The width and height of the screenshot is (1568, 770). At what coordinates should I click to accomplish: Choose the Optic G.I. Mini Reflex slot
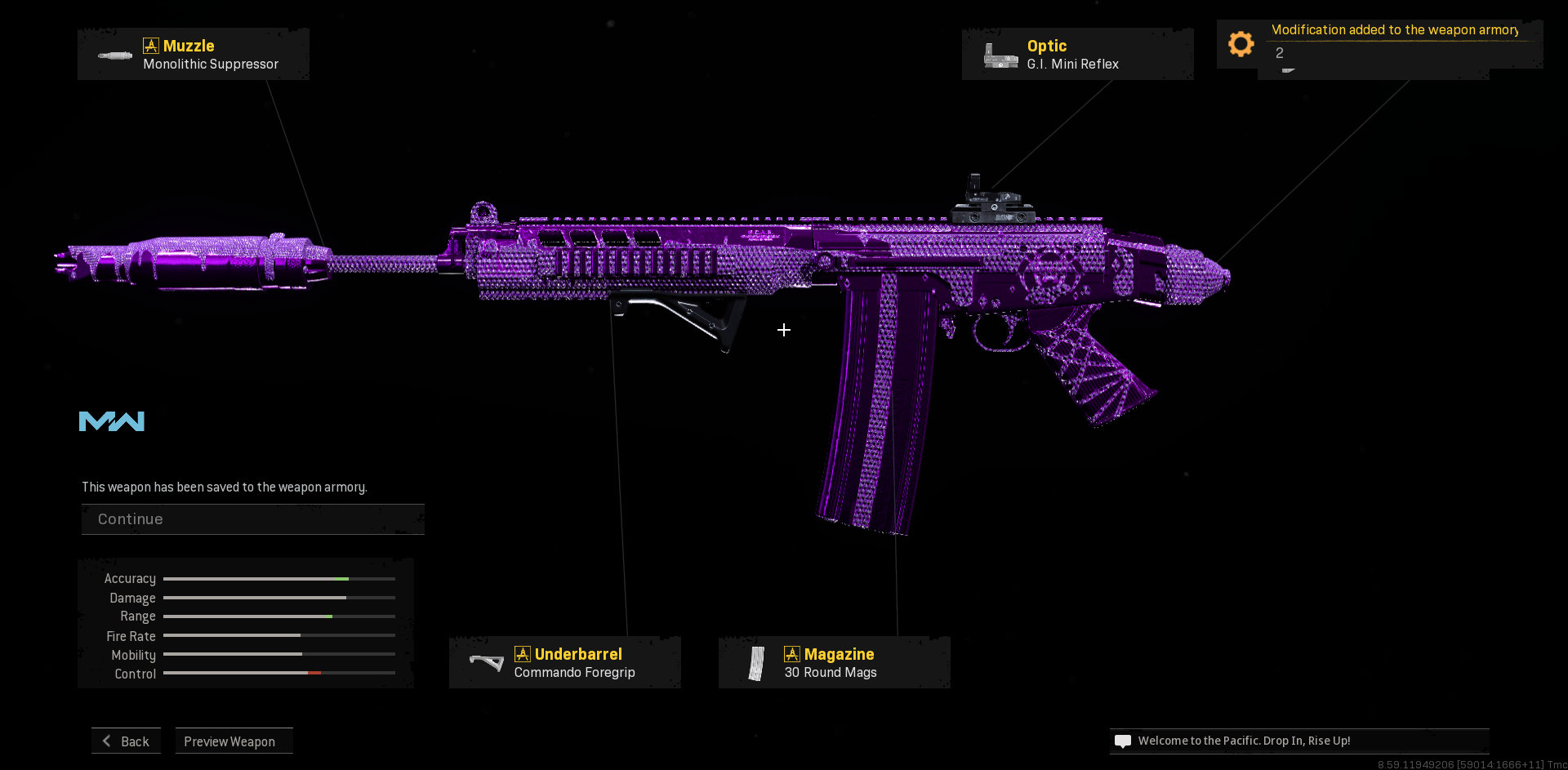click(1077, 54)
